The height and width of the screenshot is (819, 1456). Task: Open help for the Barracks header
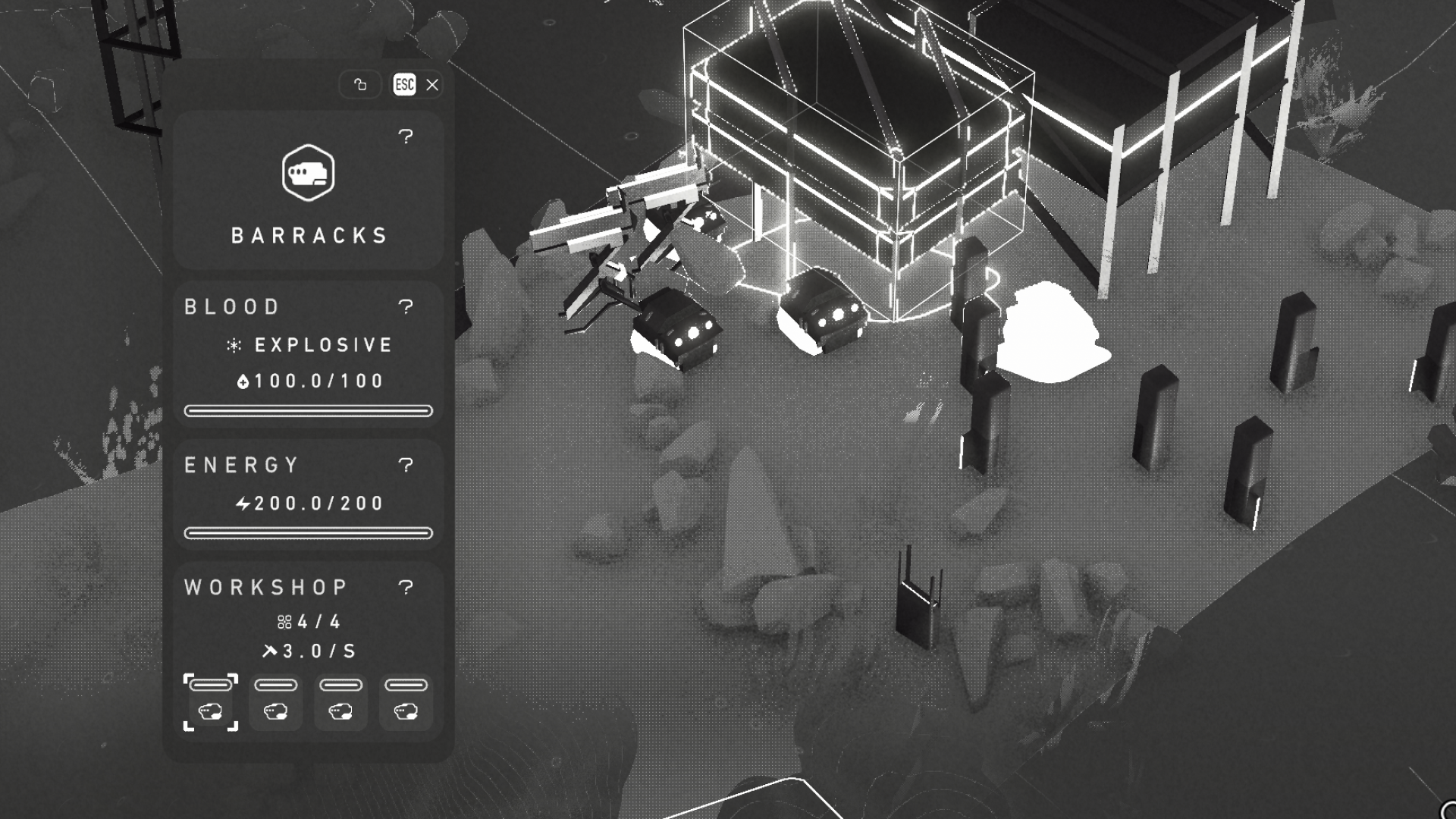[406, 136]
